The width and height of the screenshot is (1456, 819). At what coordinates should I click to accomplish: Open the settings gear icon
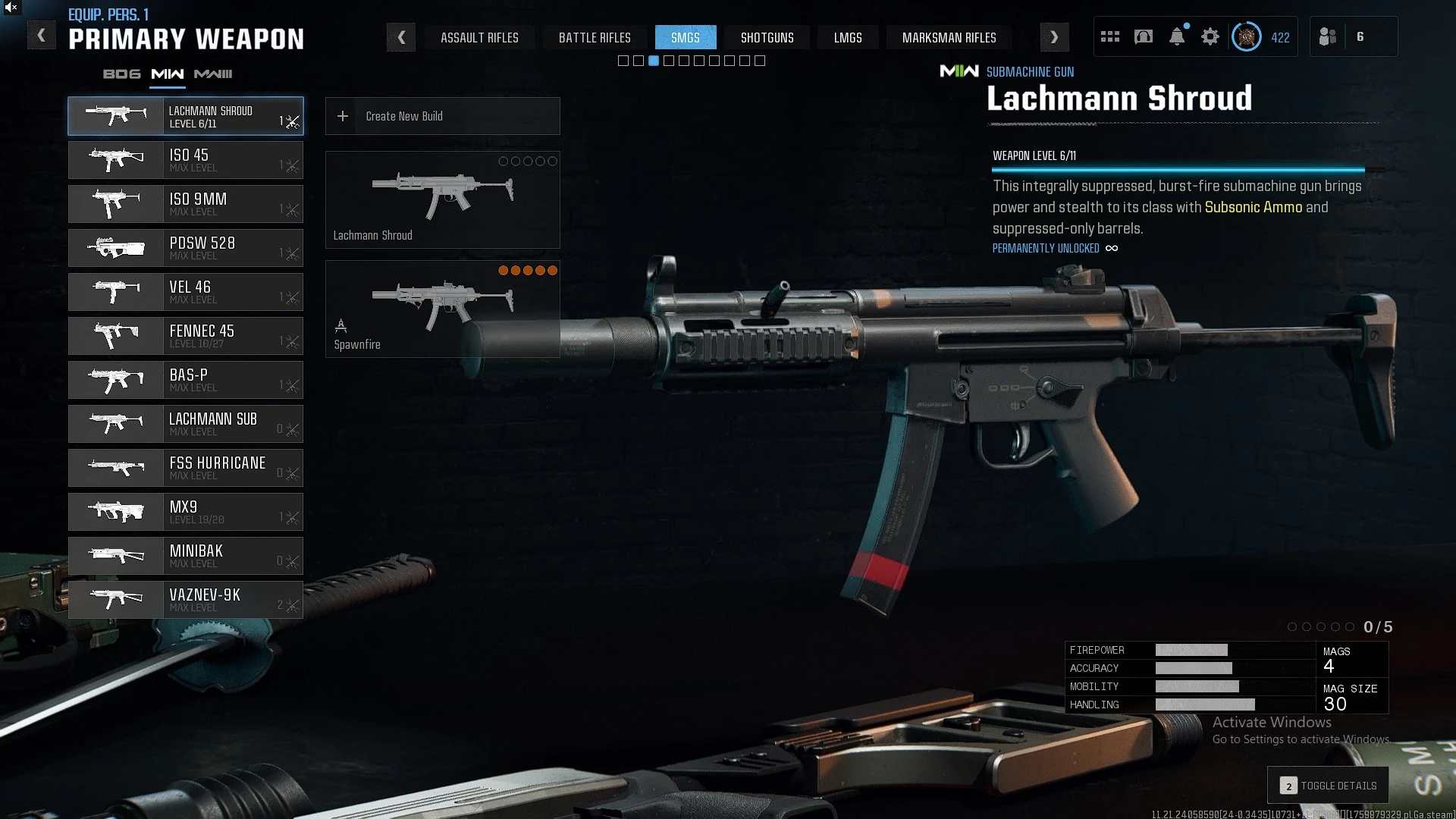(1210, 36)
